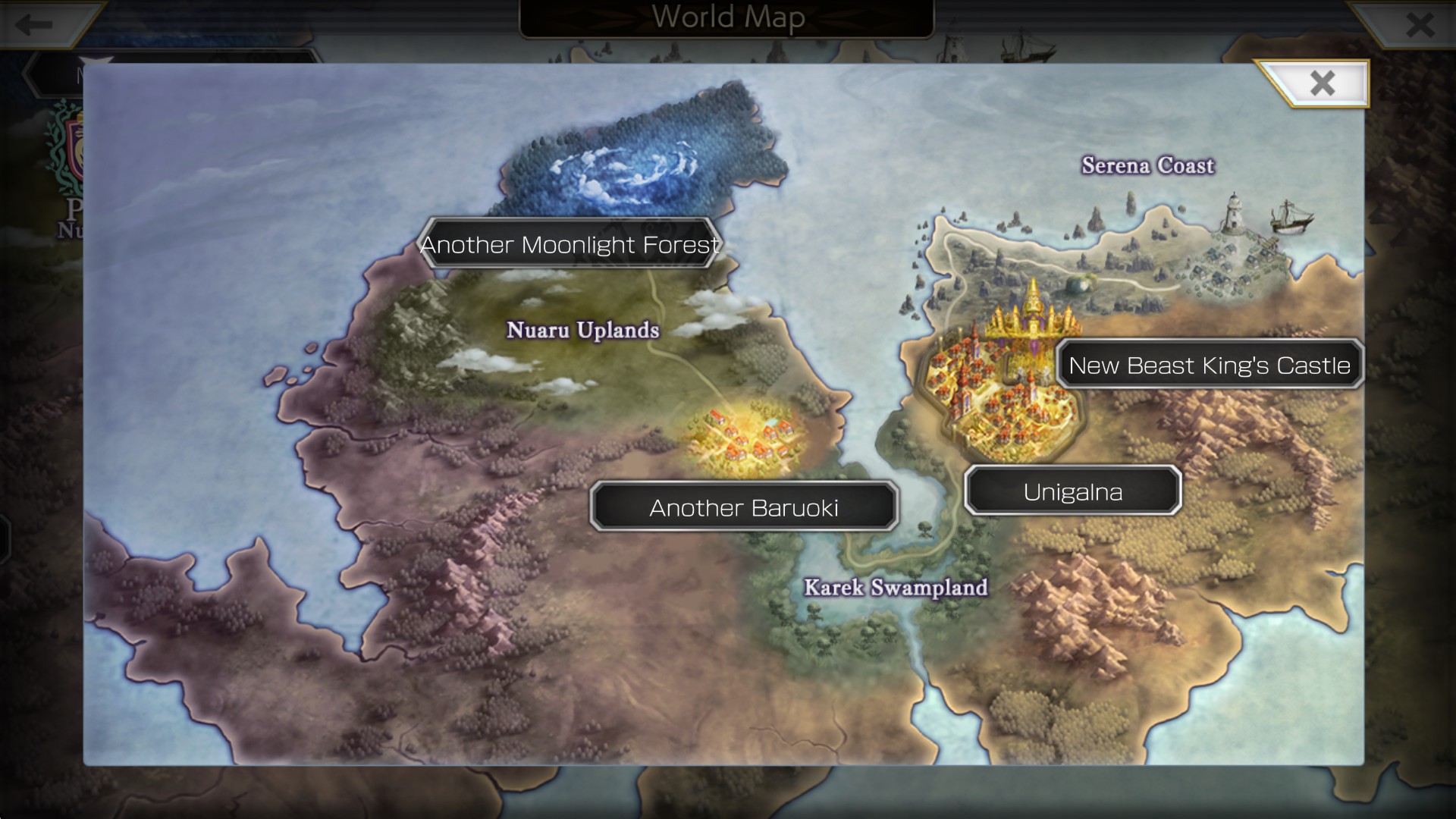Select the Another Baruoki destination
The image size is (1456, 819).
(744, 507)
